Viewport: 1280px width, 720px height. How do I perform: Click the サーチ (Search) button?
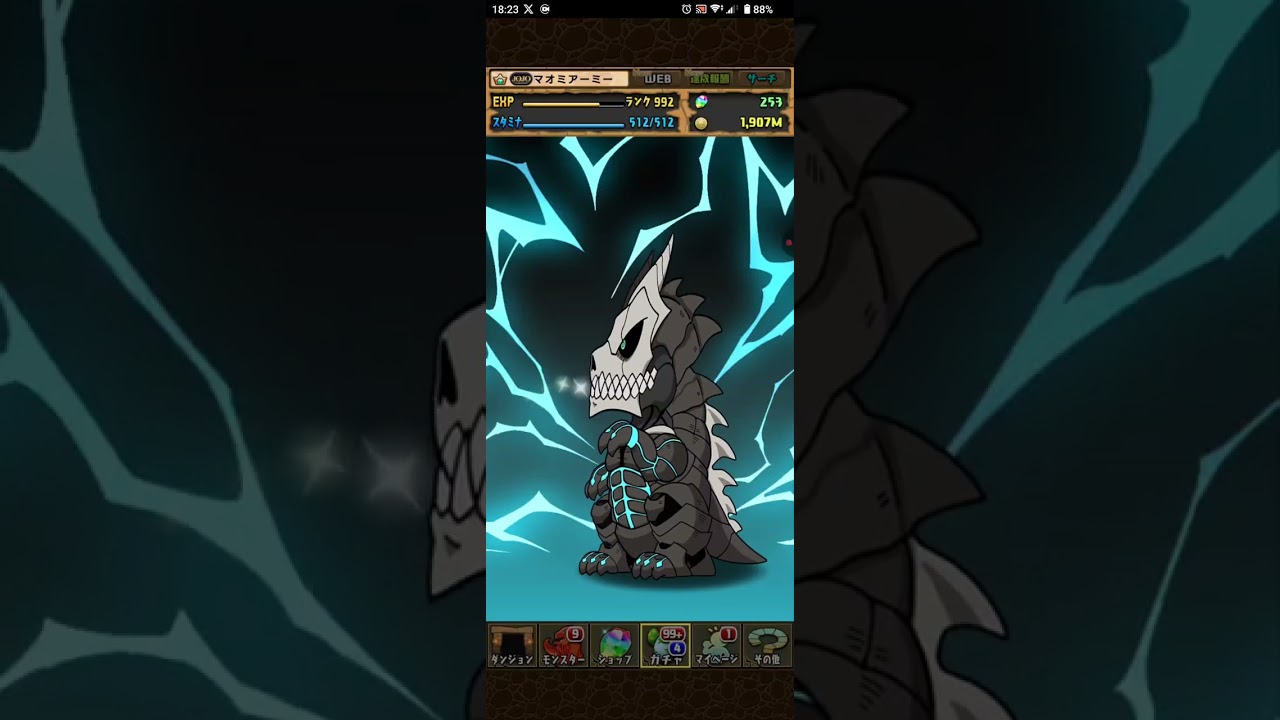[762, 78]
